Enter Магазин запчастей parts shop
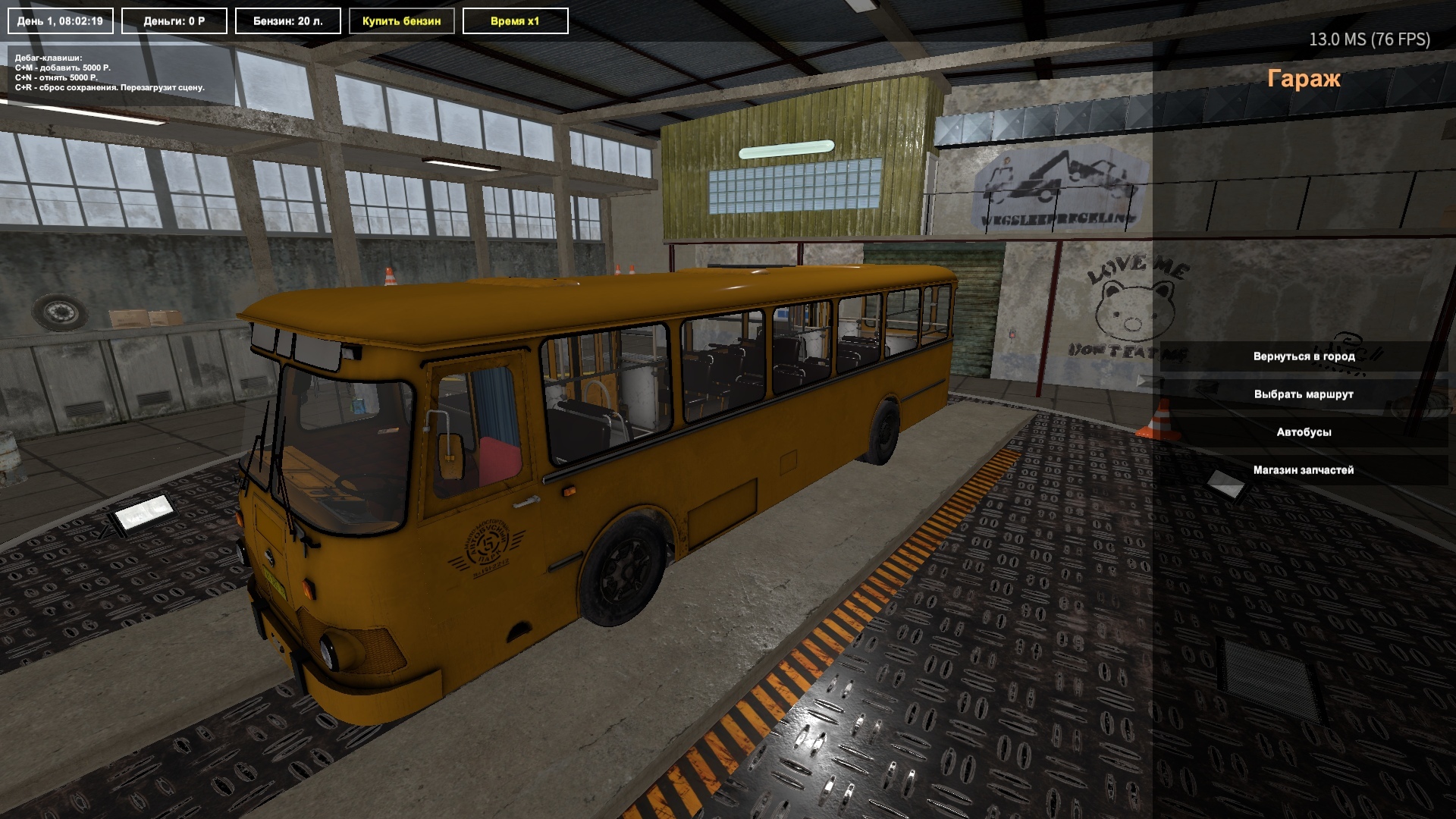The height and width of the screenshot is (819, 1456). 1304,470
